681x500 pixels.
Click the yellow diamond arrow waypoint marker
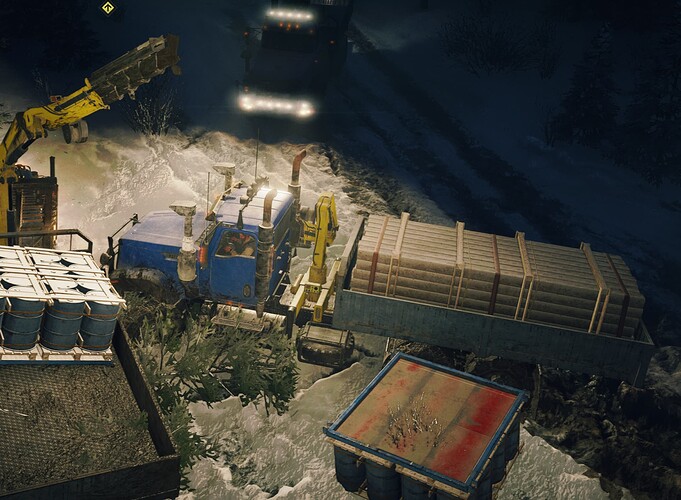108,8
